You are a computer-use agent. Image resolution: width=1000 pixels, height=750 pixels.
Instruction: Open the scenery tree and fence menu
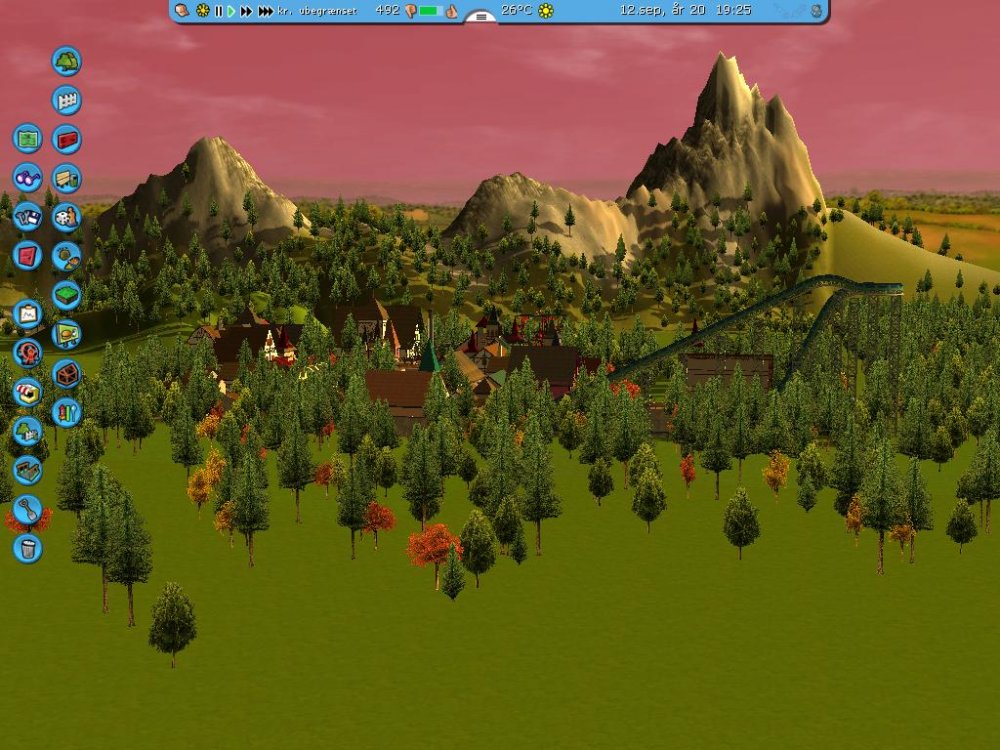[27, 430]
